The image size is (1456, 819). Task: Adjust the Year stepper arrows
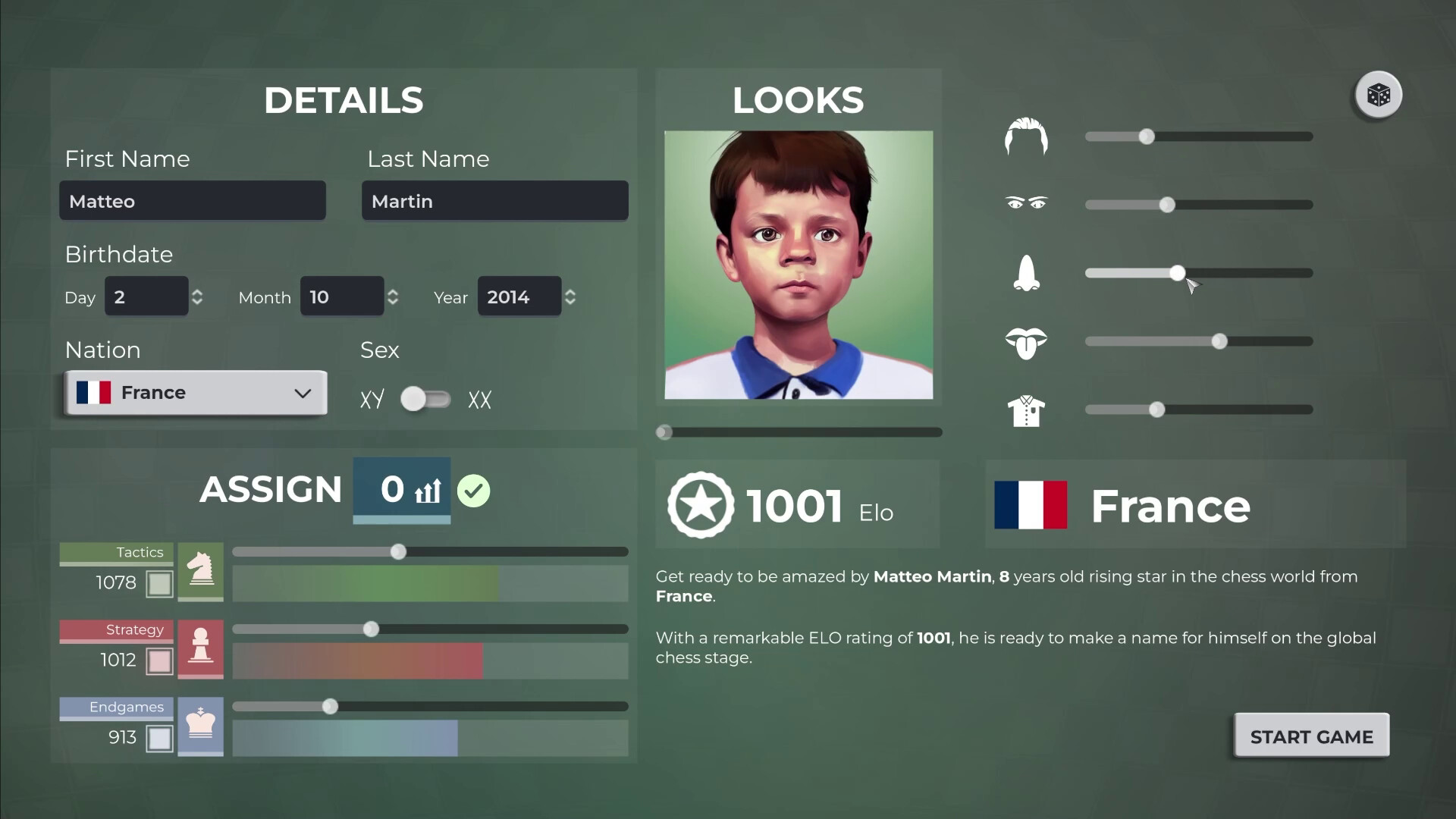570,297
